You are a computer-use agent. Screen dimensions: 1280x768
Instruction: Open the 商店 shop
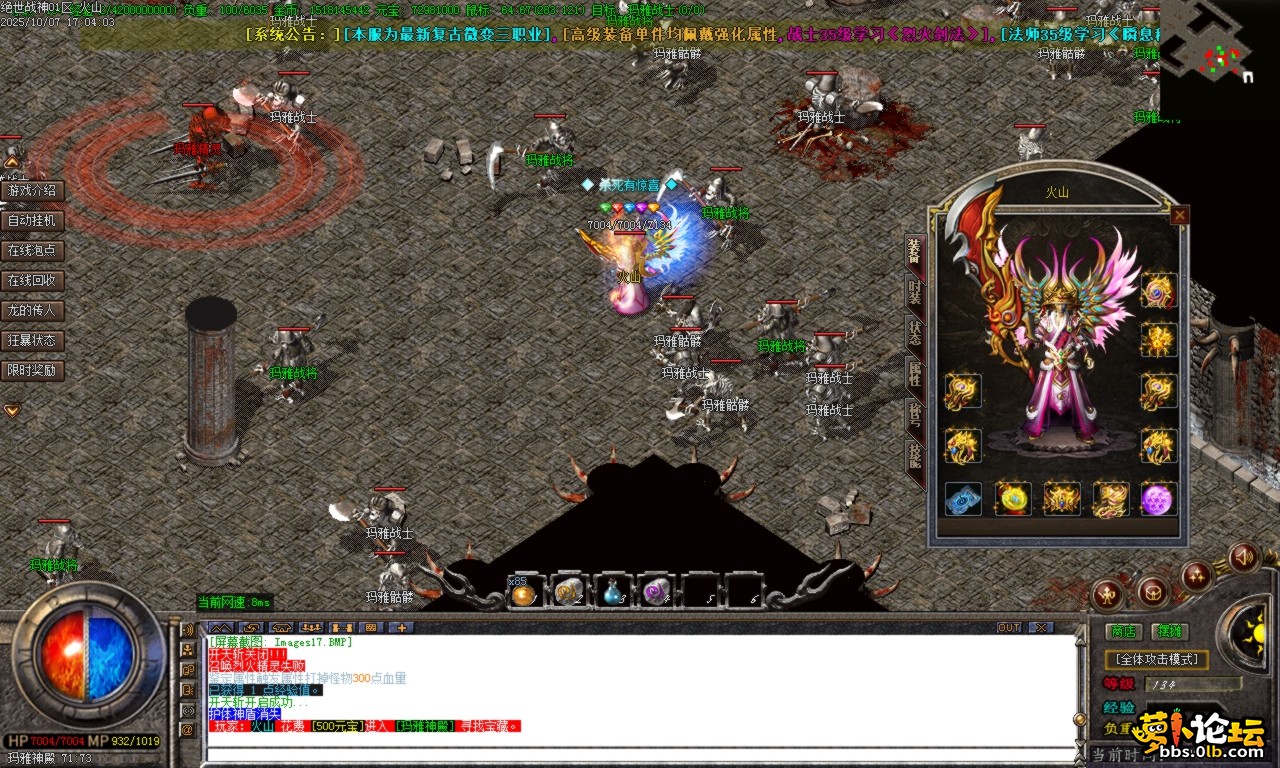(x=1124, y=631)
